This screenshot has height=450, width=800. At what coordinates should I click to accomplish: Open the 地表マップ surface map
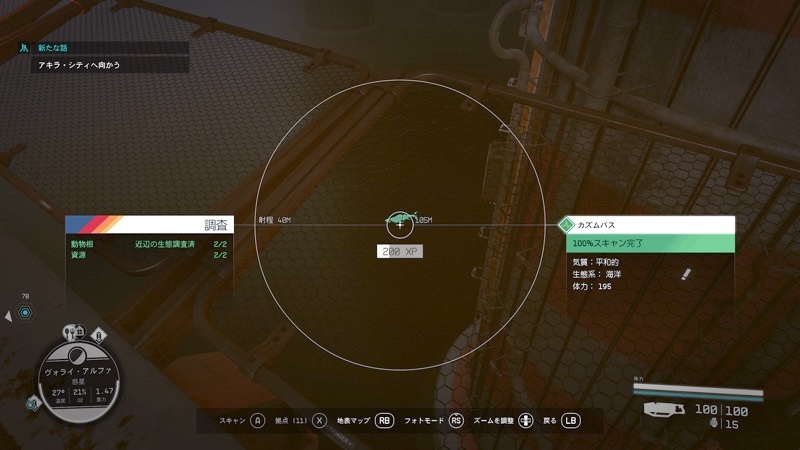pos(354,421)
